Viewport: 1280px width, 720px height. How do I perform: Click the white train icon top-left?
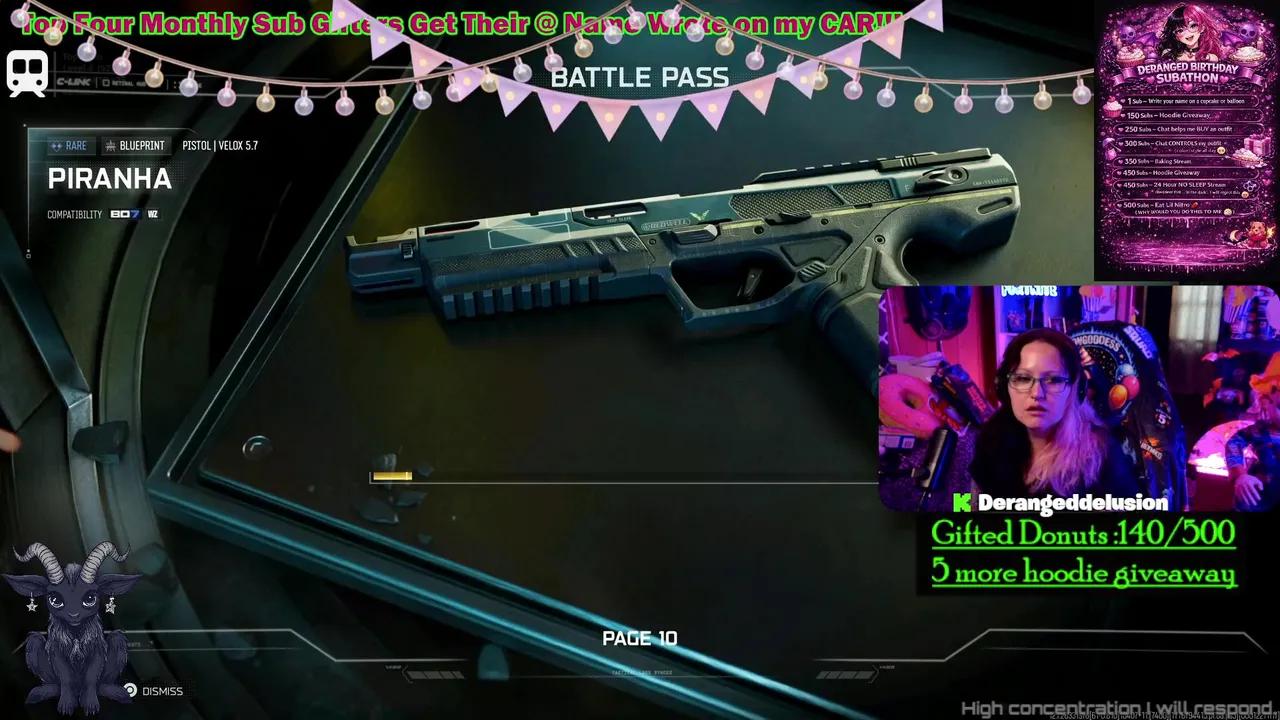(x=27, y=73)
